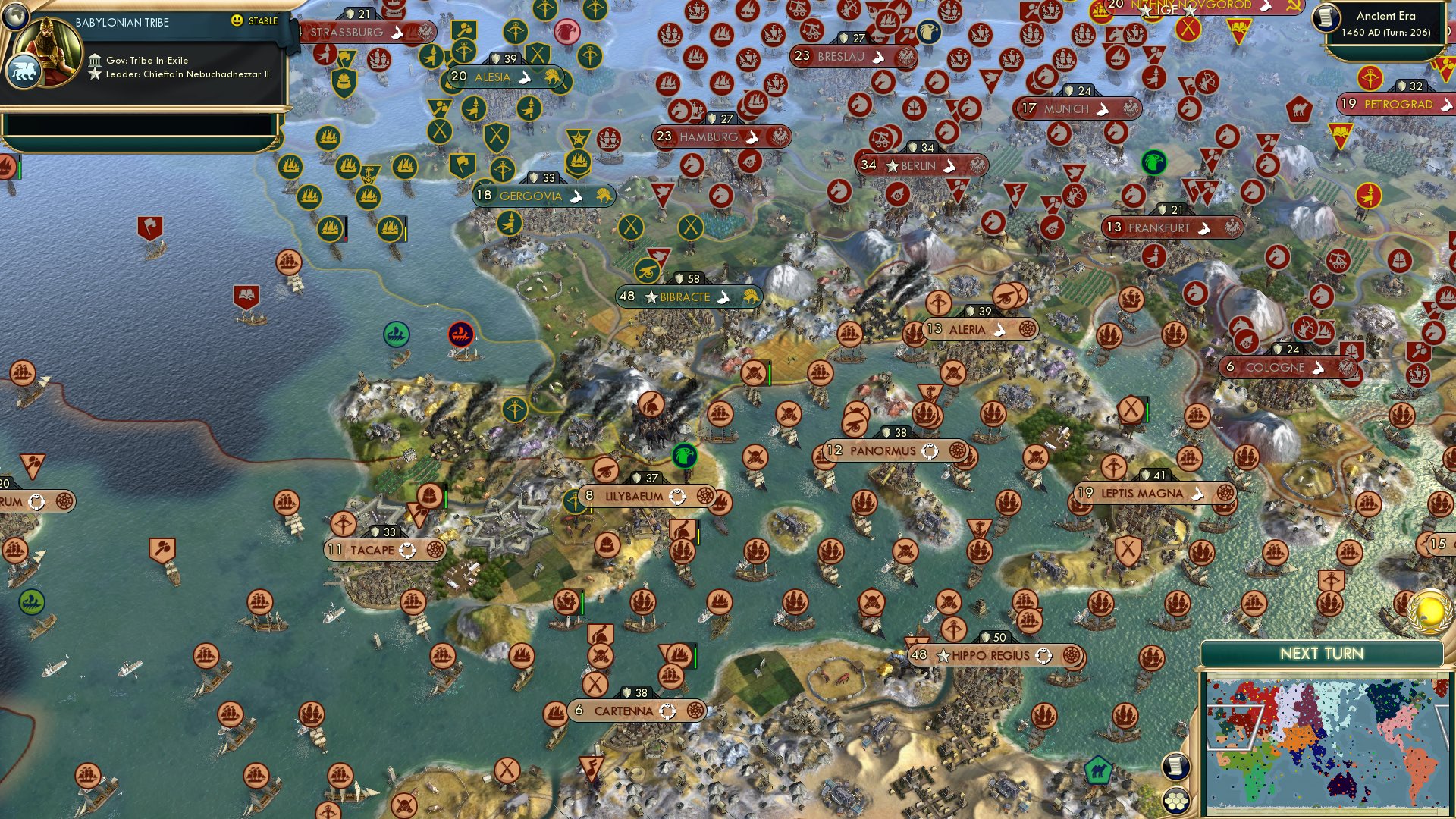Click the globe button beside the leader portrait

[x=15, y=14]
